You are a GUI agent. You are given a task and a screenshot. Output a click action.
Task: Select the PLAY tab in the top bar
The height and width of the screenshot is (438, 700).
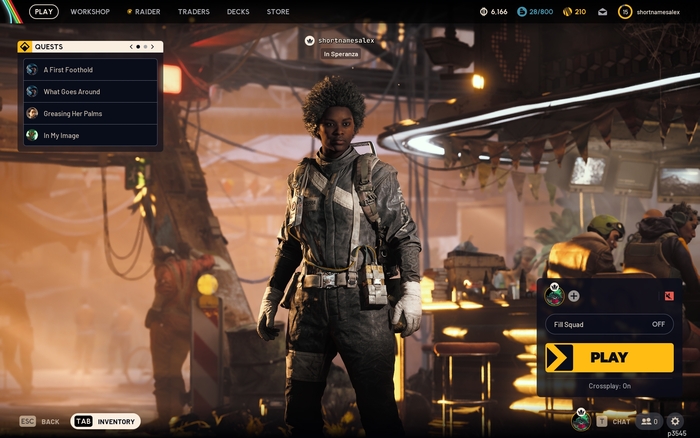pos(44,12)
